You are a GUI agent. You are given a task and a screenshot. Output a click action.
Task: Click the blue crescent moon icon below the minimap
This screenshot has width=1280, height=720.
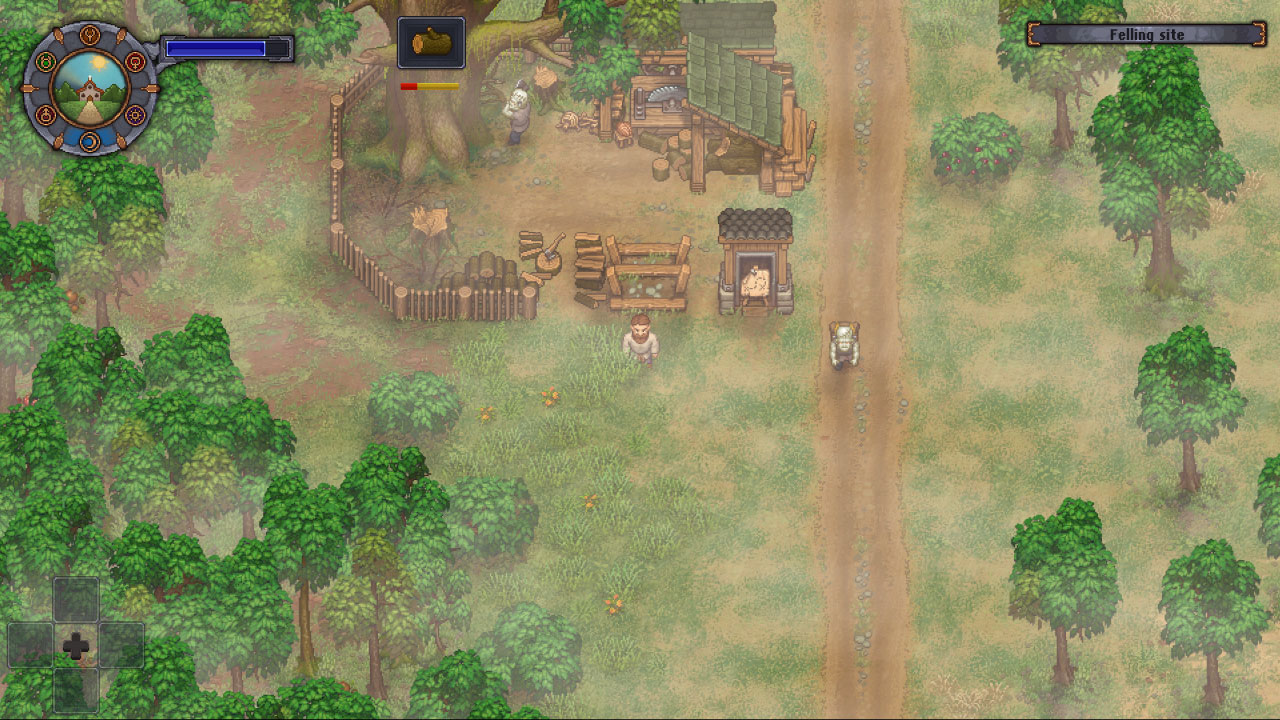(x=91, y=140)
